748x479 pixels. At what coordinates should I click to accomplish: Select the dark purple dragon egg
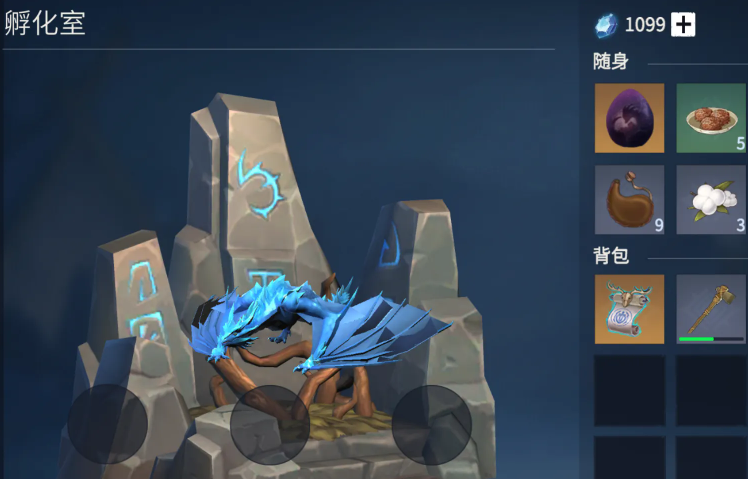[x=629, y=118]
